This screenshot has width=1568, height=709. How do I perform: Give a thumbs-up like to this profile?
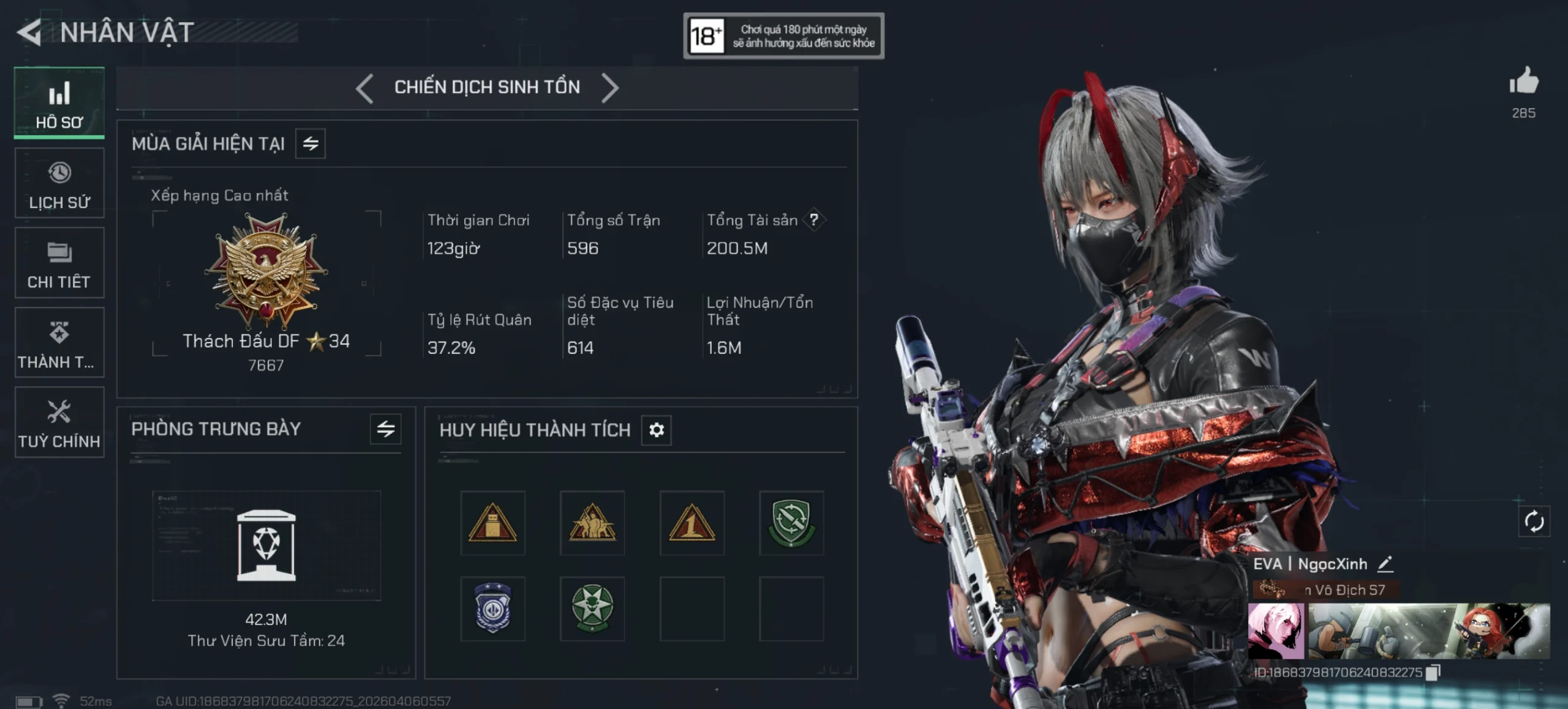(1523, 82)
